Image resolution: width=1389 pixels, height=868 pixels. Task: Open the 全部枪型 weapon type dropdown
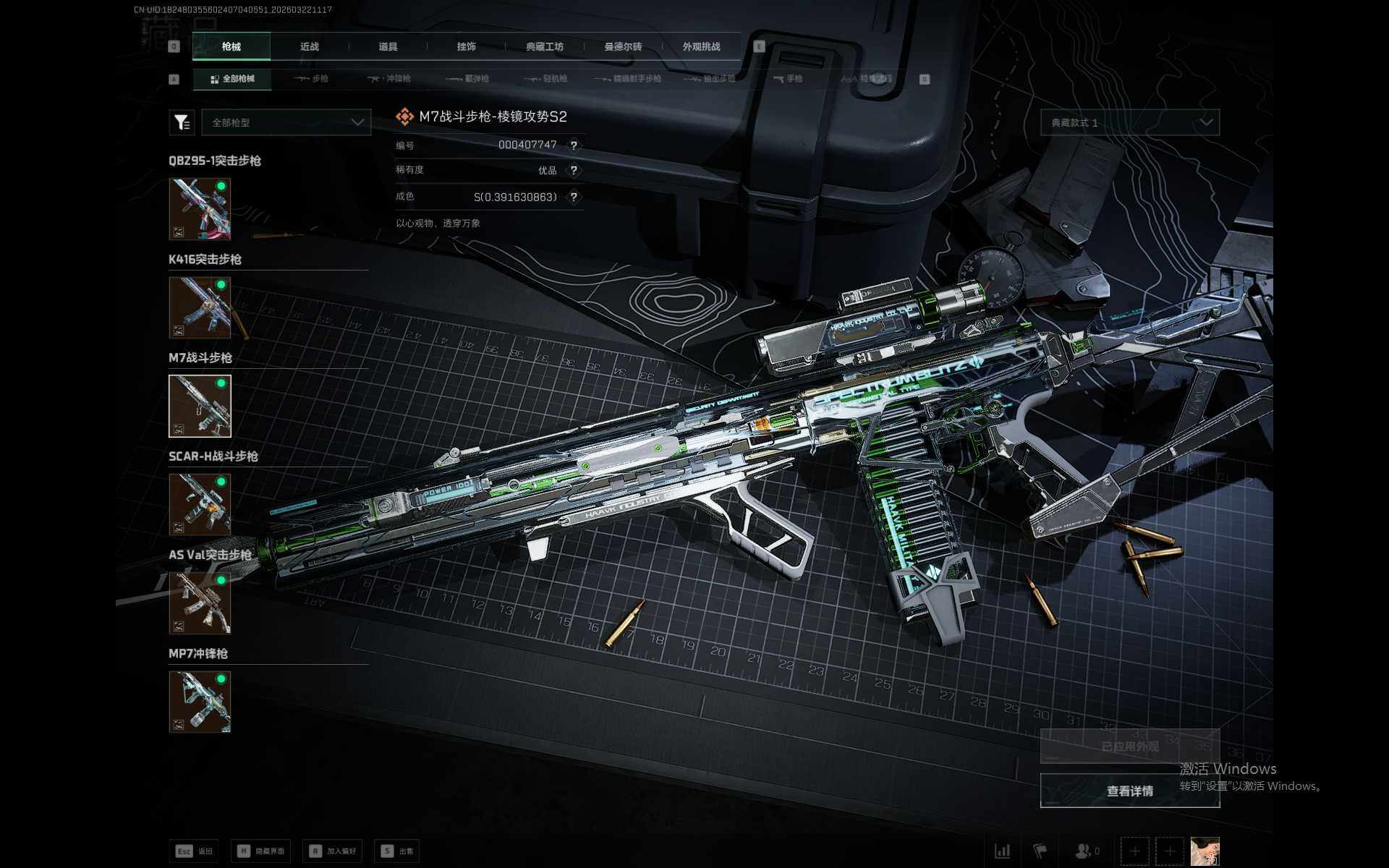pos(286,123)
